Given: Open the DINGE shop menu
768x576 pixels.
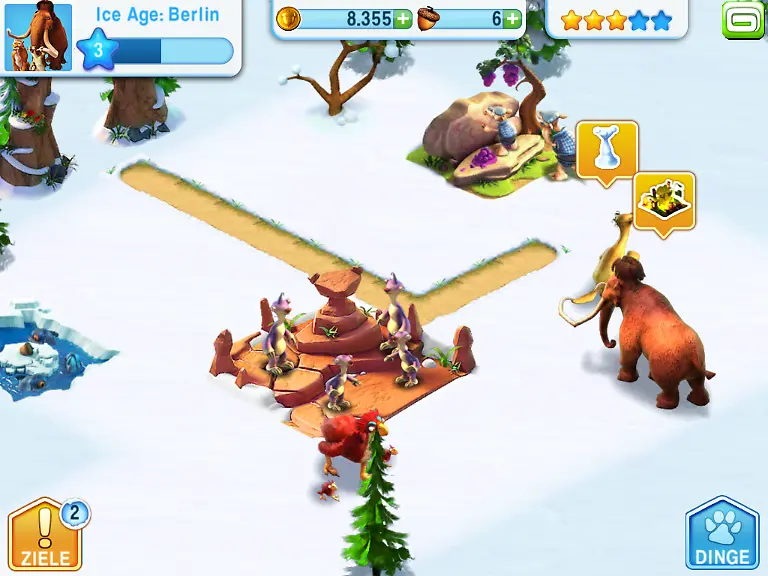Looking at the screenshot, I should (722, 535).
